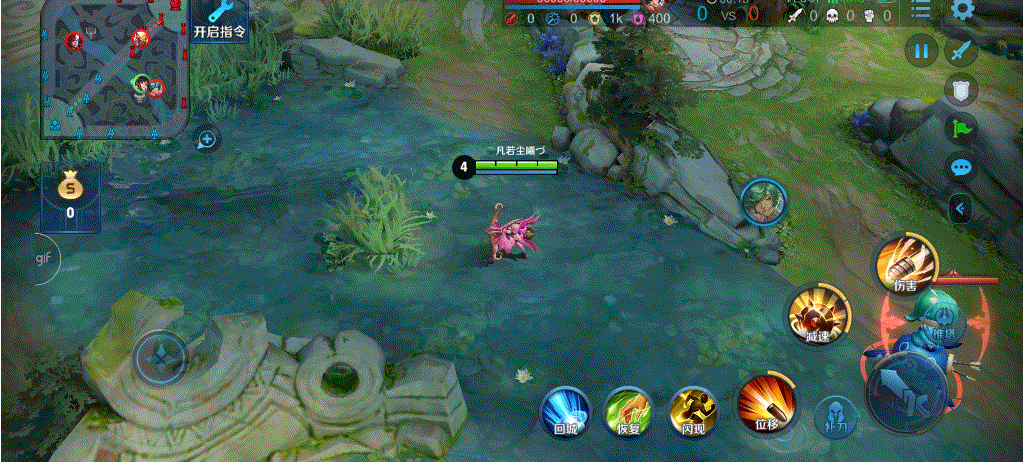Open the quick chat bubble
Image resolution: width=1024 pixels, height=462 pixels.
point(961,167)
